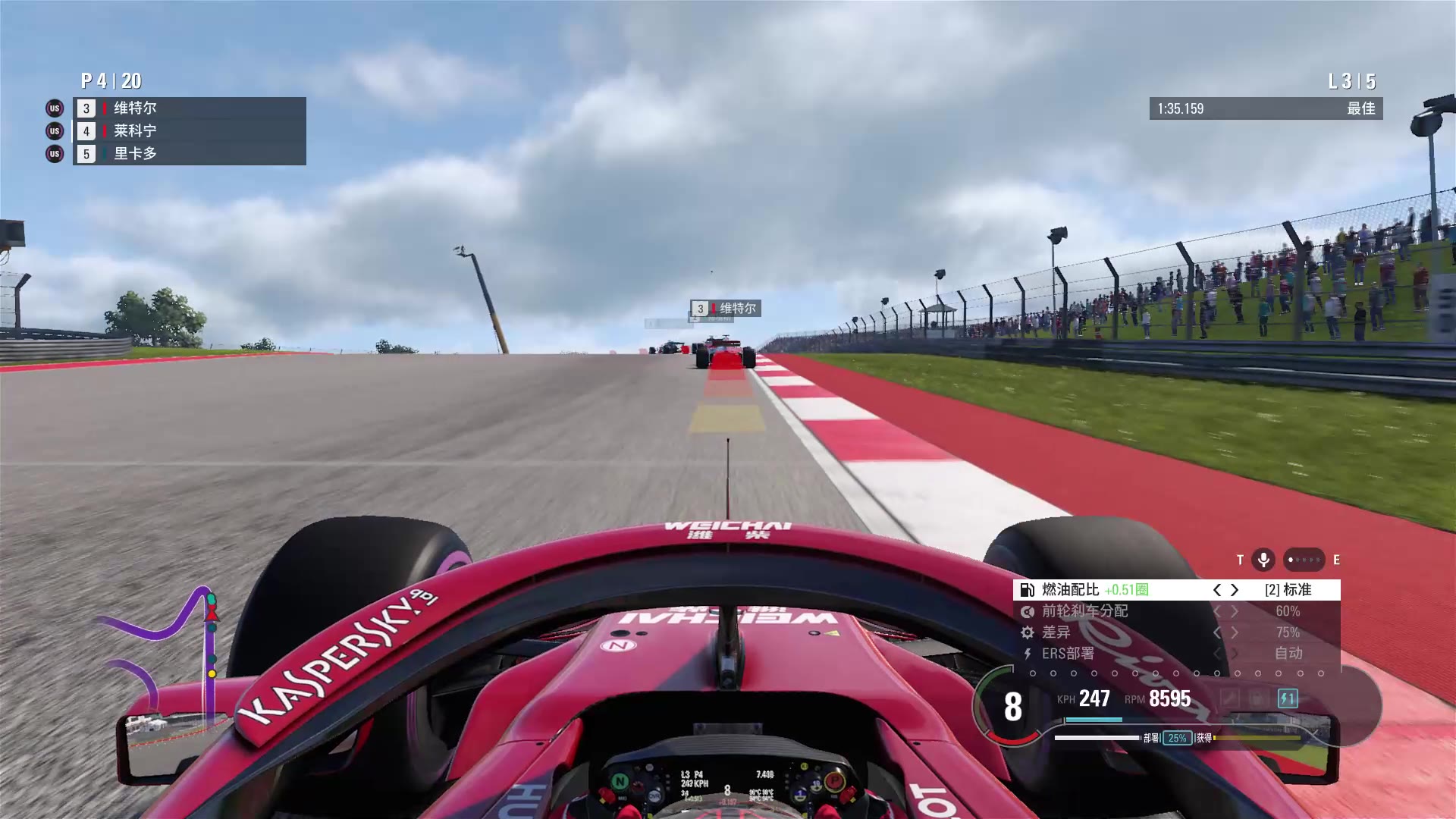Click the fuel pump icon beside 燃油配比
The image size is (1456, 819).
pyautogui.click(x=1028, y=589)
